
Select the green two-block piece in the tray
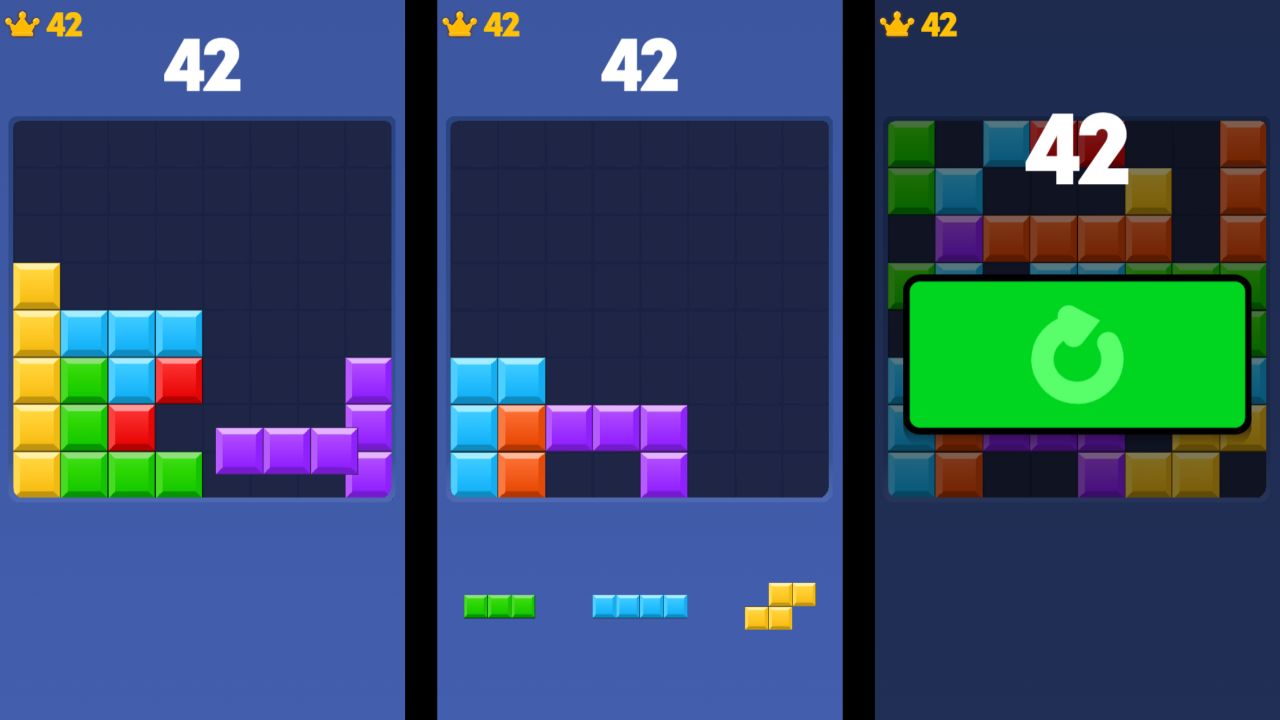(500, 605)
